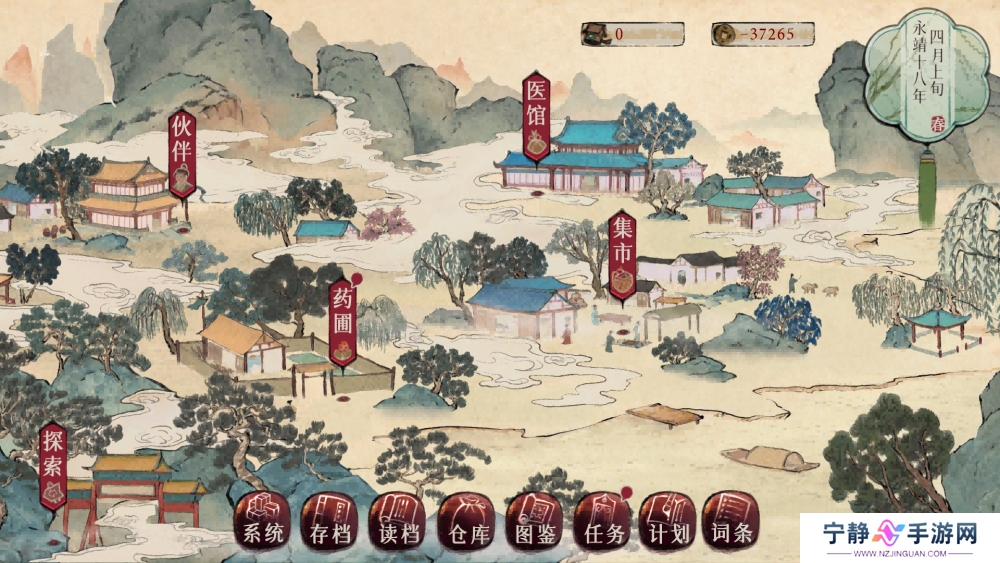Go to the 伙伴 companions banner
This screenshot has height=563, width=1000.
(x=182, y=153)
